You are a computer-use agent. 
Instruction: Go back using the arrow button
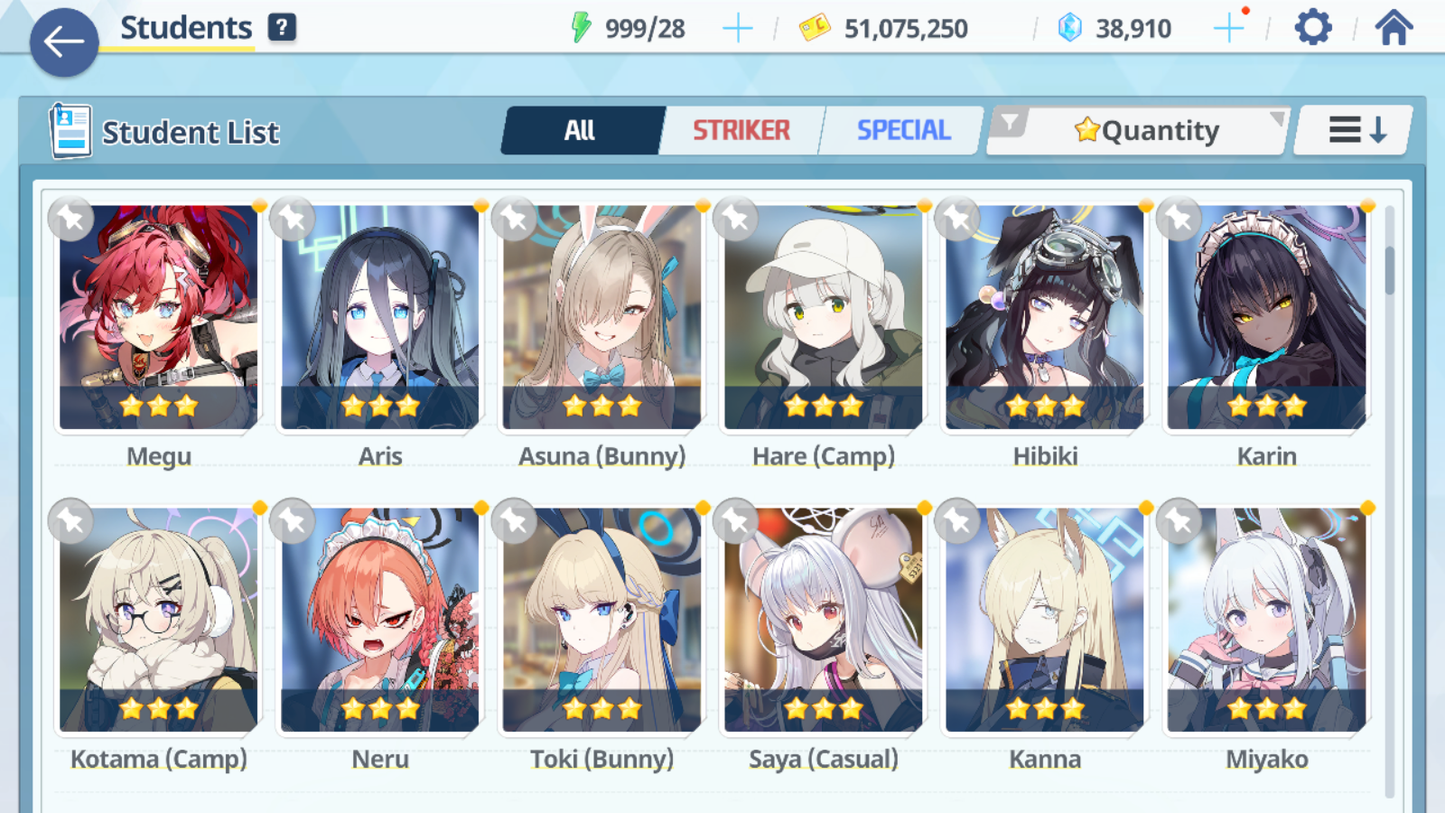(64, 42)
